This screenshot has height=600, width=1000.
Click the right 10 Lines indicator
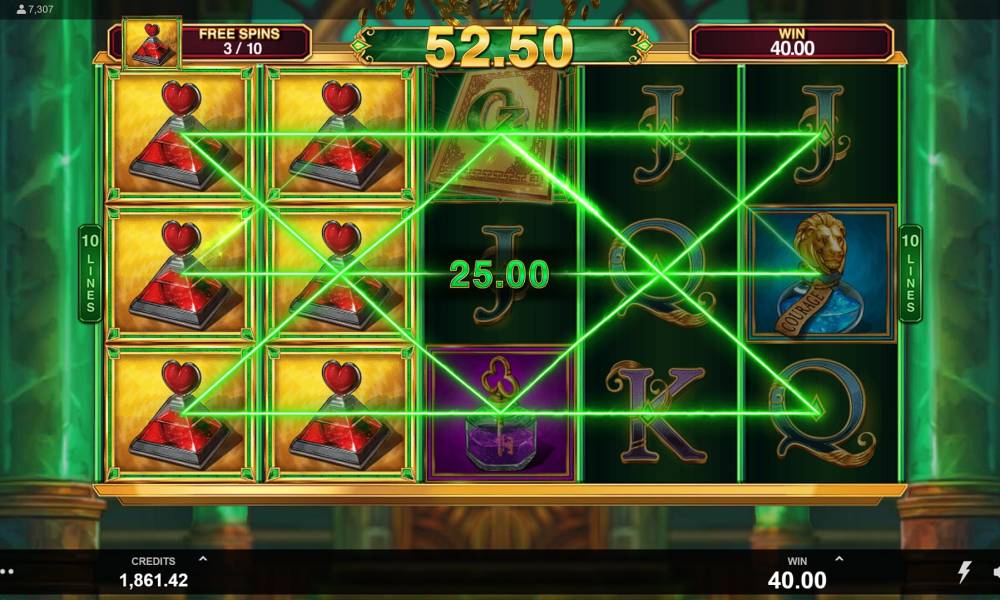[911, 273]
